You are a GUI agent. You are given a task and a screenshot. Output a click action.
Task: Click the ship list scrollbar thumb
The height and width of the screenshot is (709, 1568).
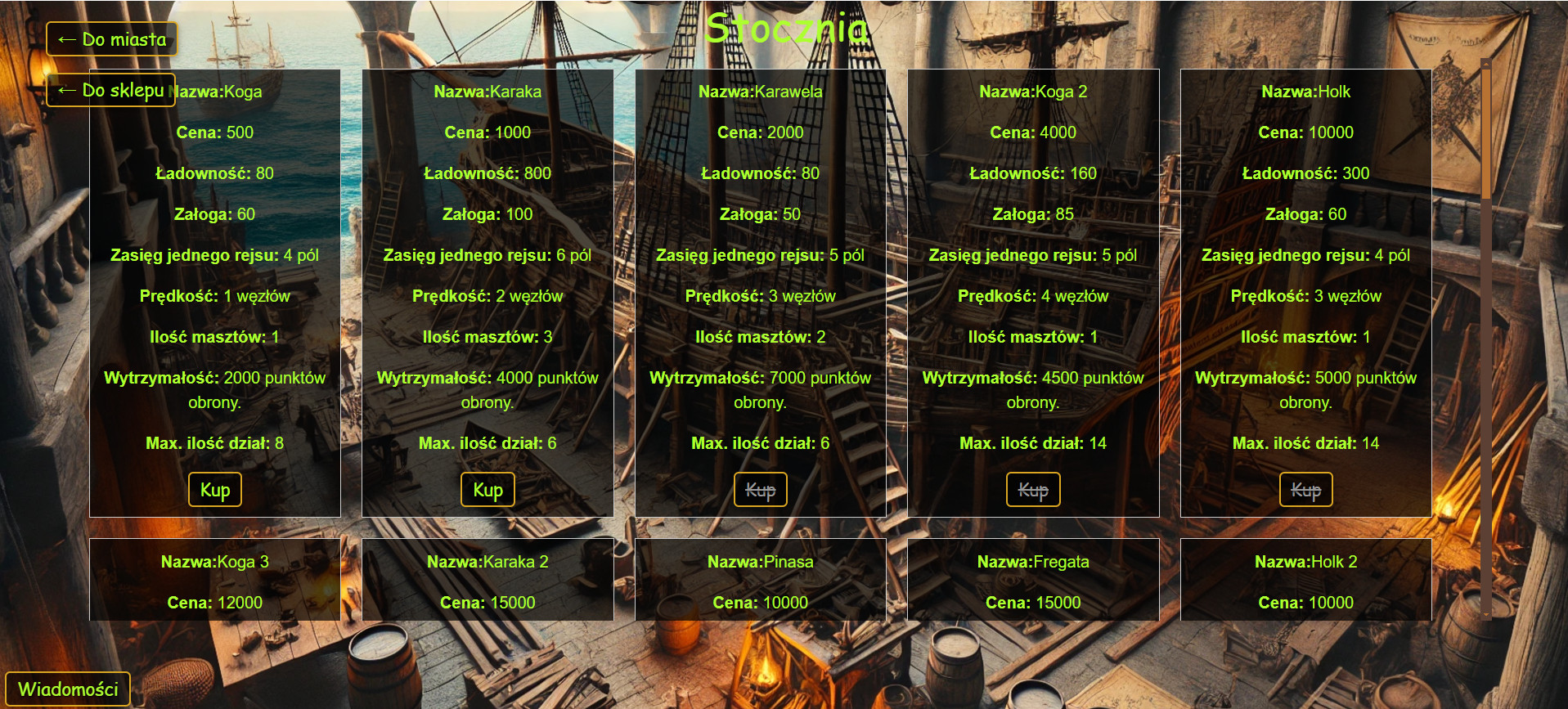[x=1485, y=131]
